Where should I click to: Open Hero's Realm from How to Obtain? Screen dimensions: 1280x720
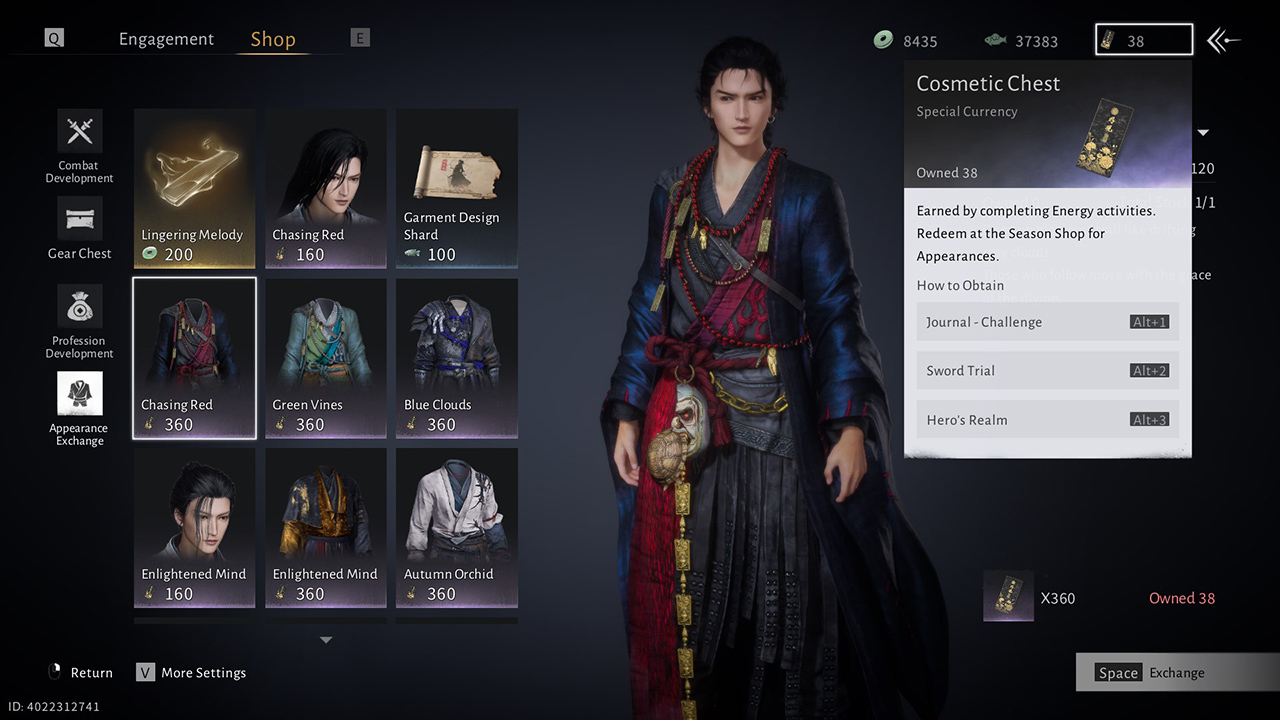pos(1047,419)
